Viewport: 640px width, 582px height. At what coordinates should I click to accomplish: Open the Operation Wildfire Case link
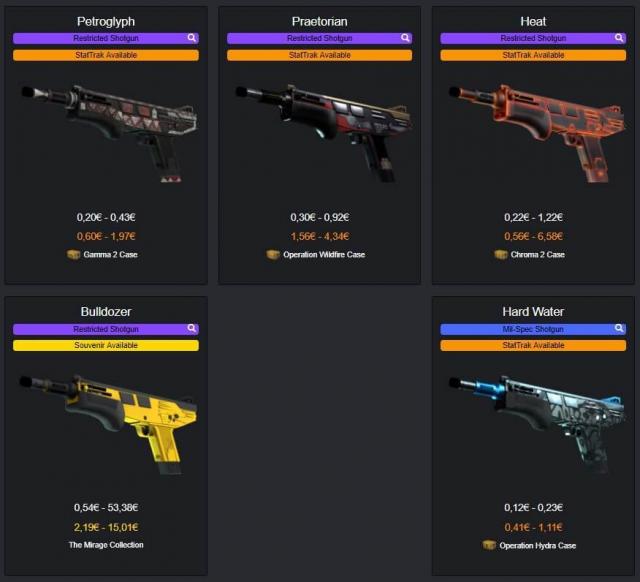pyautogui.click(x=322, y=255)
